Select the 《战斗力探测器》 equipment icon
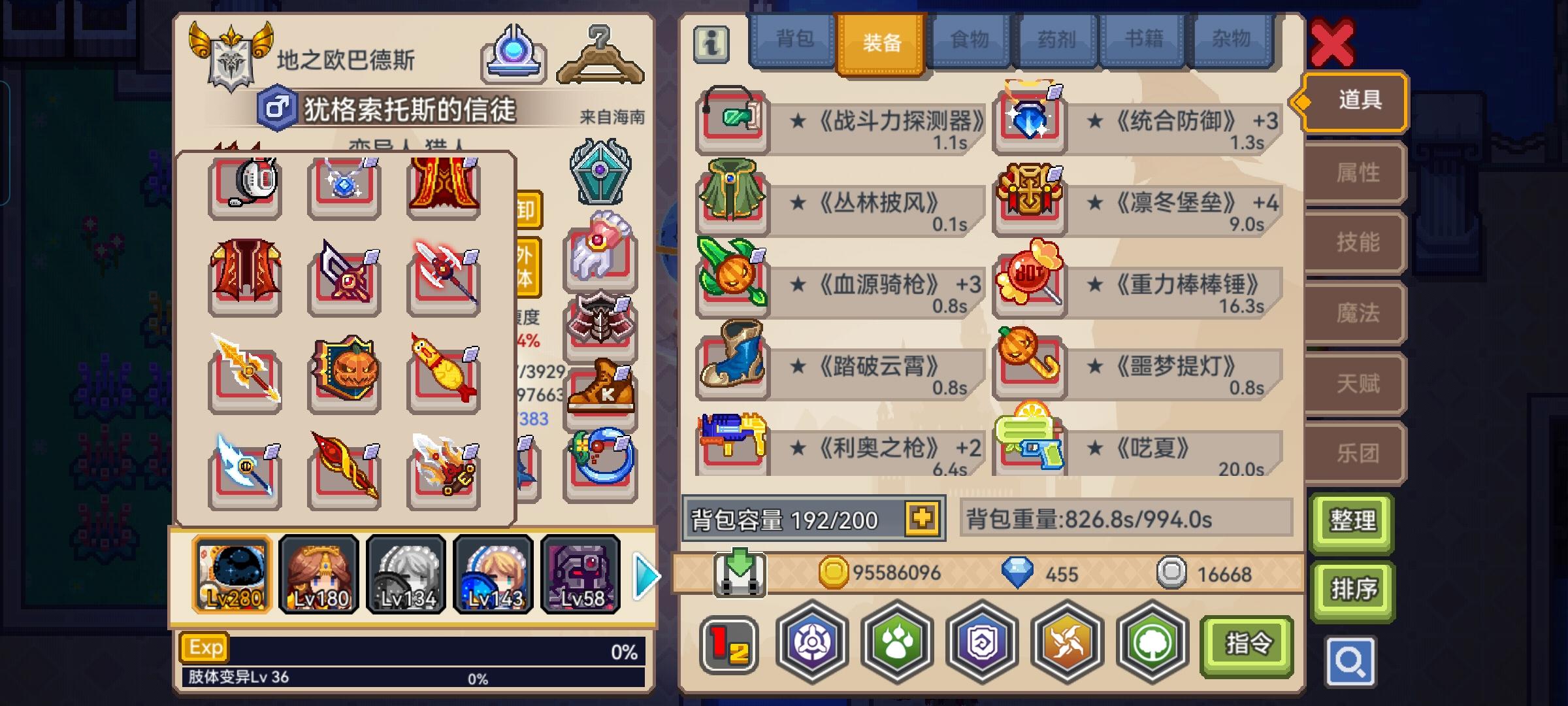Image resolution: width=1568 pixels, height=706 pixels. pos(732,121)
